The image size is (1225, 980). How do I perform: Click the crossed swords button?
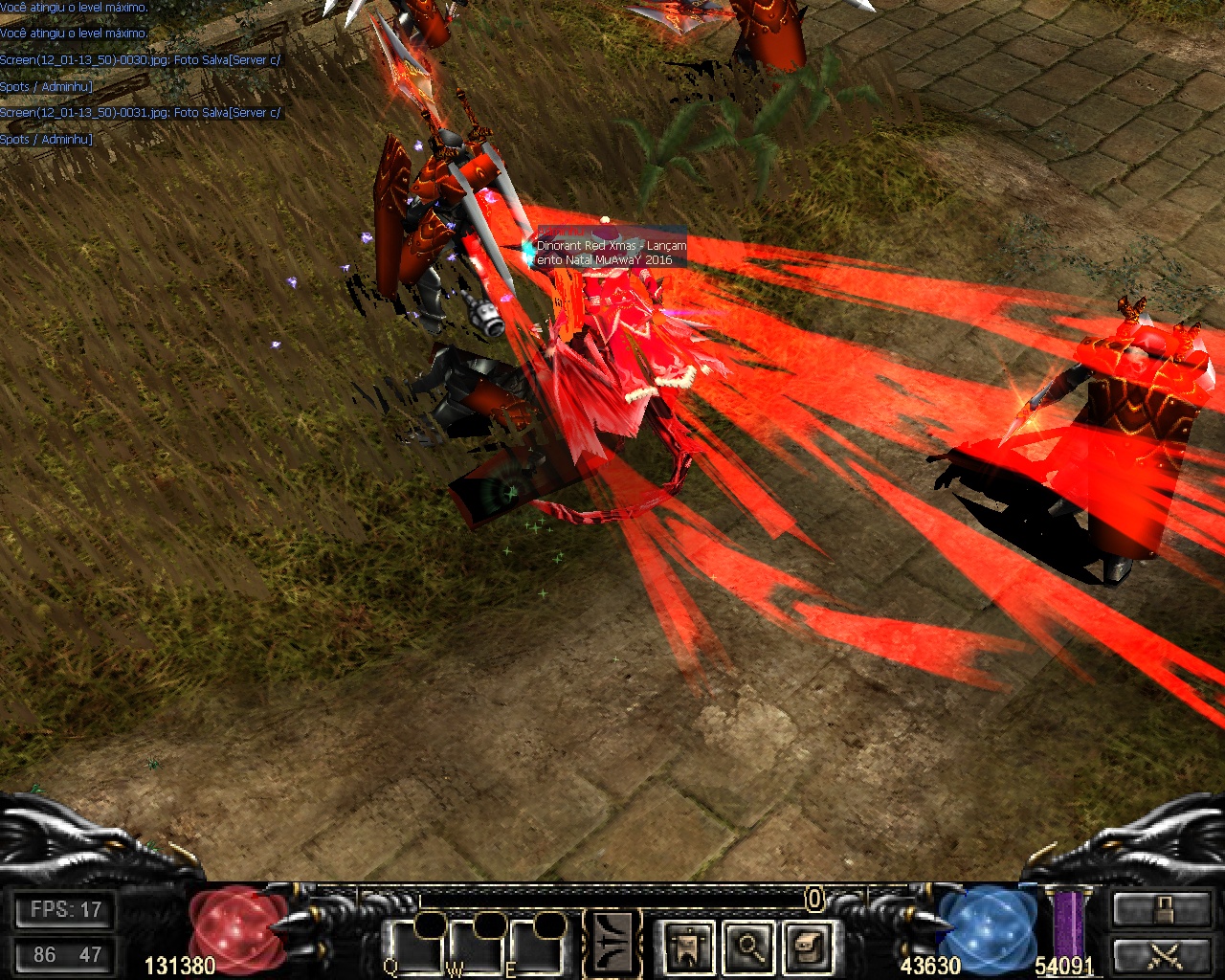pos(1162,954)
